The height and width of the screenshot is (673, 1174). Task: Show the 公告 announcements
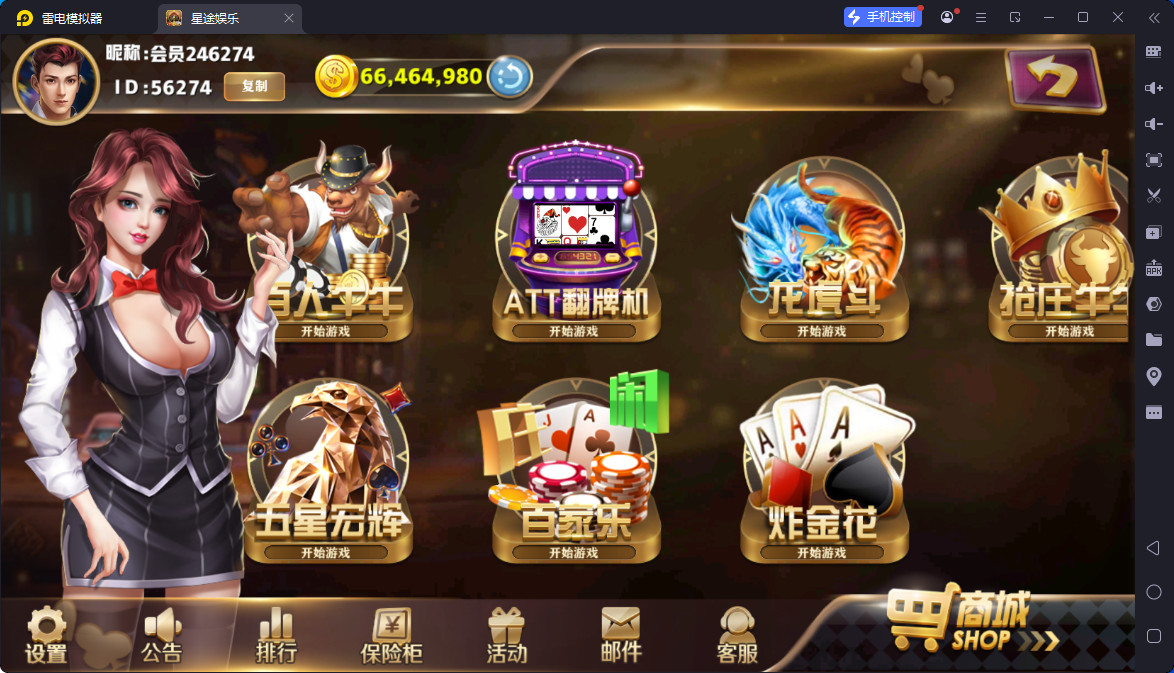[162, 636]
